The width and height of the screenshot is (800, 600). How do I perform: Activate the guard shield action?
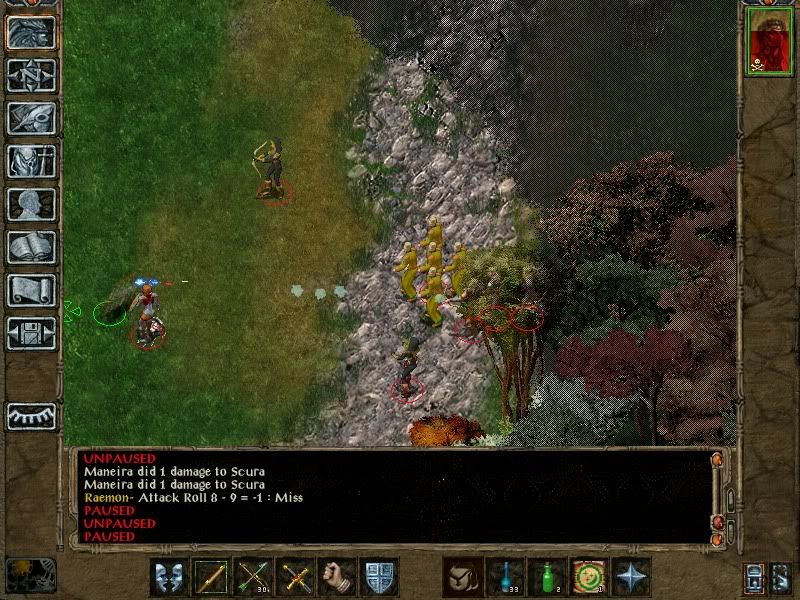coord(379,577)
